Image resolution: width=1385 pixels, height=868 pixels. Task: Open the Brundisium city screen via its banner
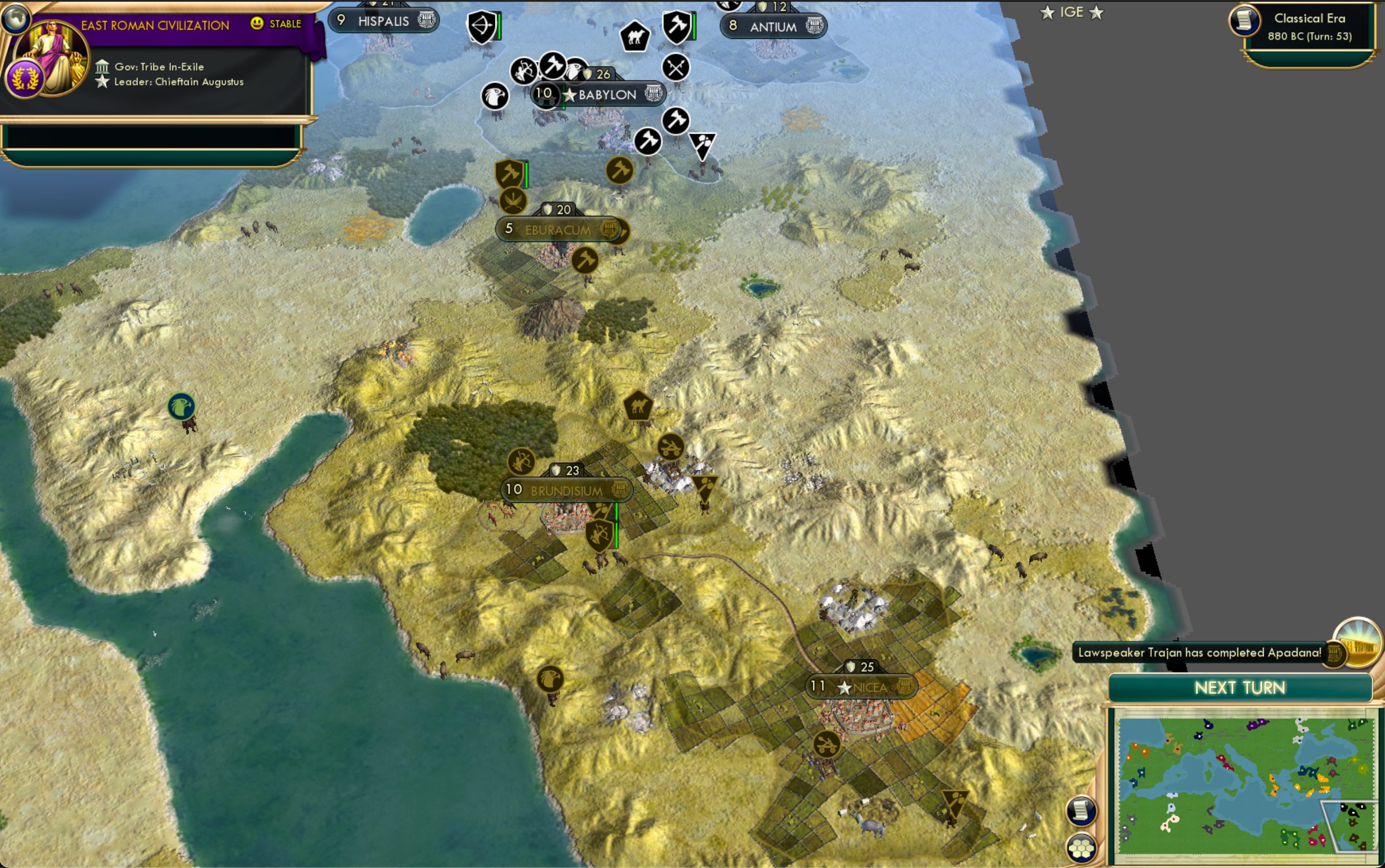[566, 490]
